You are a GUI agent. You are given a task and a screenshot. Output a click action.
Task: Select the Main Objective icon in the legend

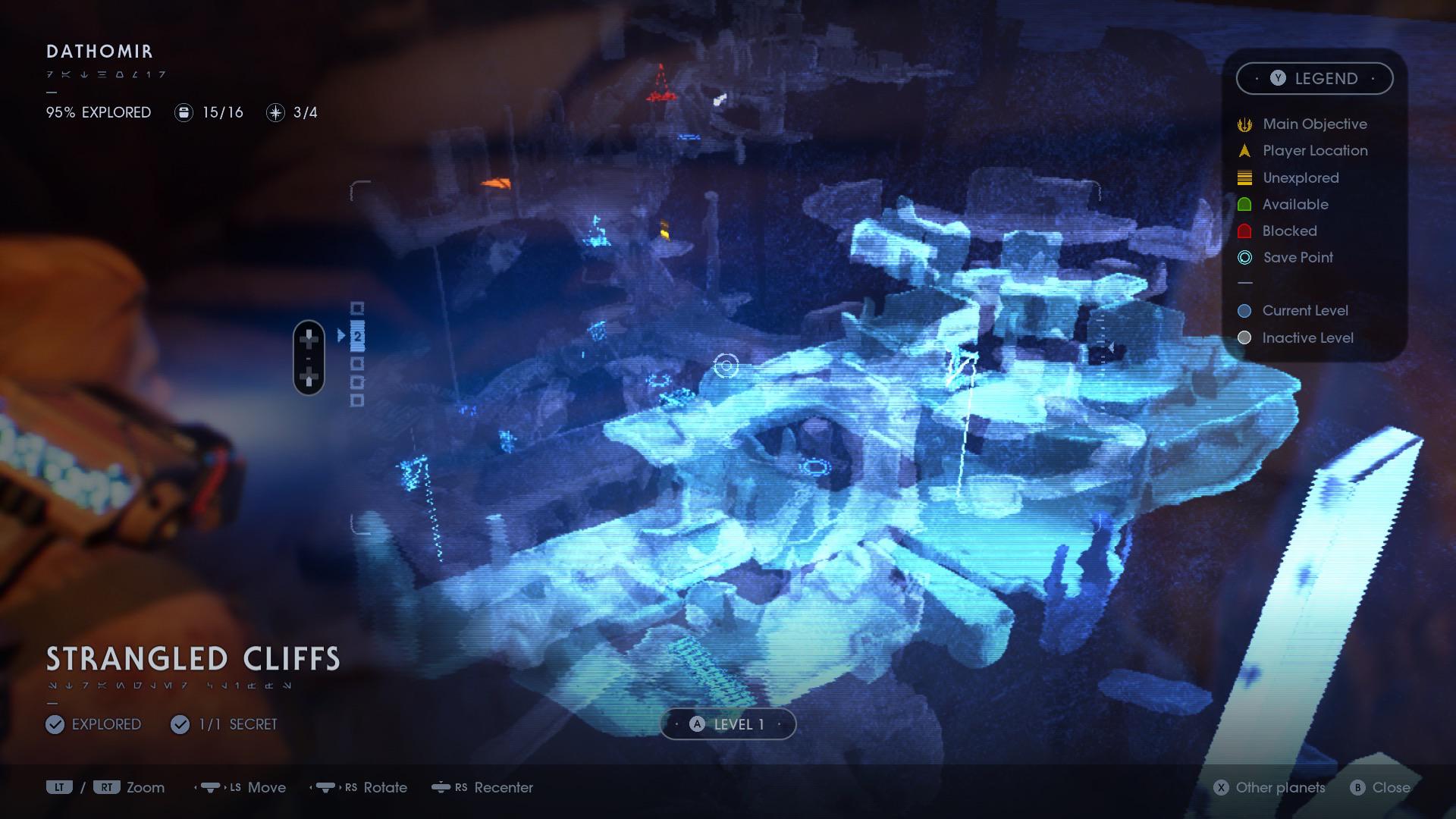tap(1244, 124)
